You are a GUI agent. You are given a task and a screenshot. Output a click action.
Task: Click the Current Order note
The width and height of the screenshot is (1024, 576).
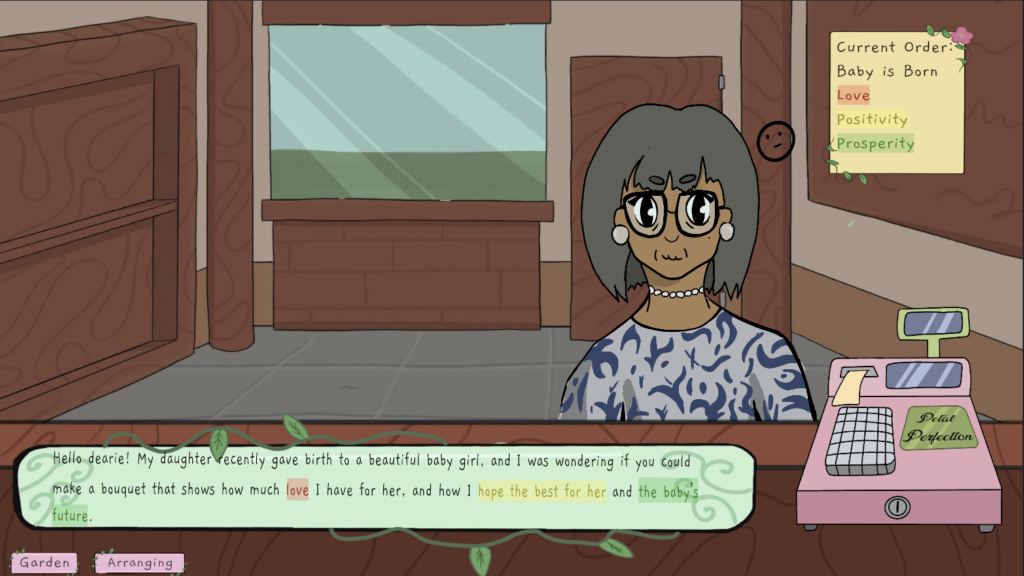pos(897,103)
